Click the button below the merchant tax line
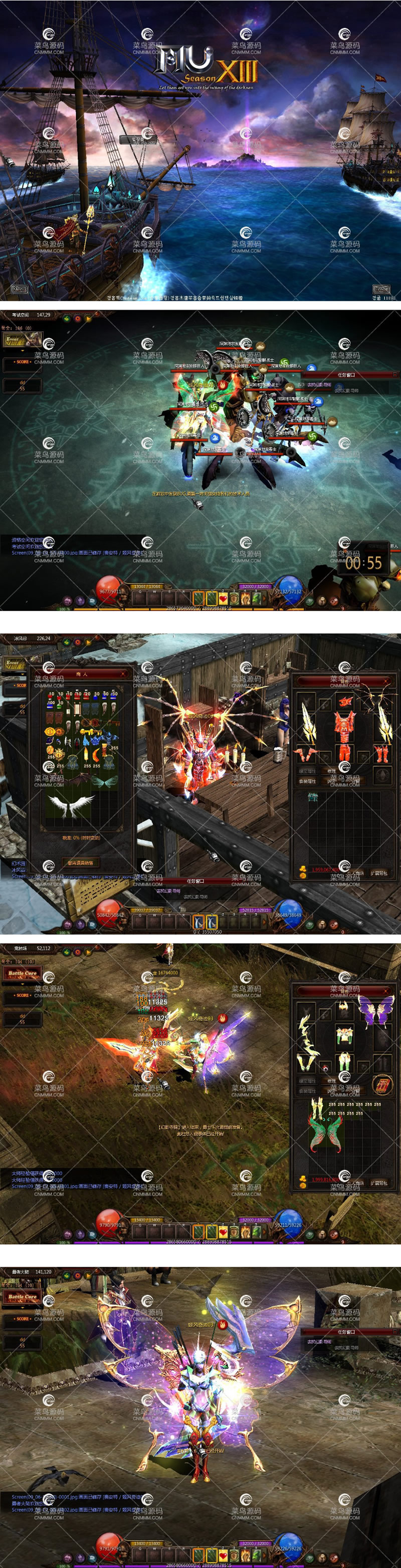 pos(81,862)
